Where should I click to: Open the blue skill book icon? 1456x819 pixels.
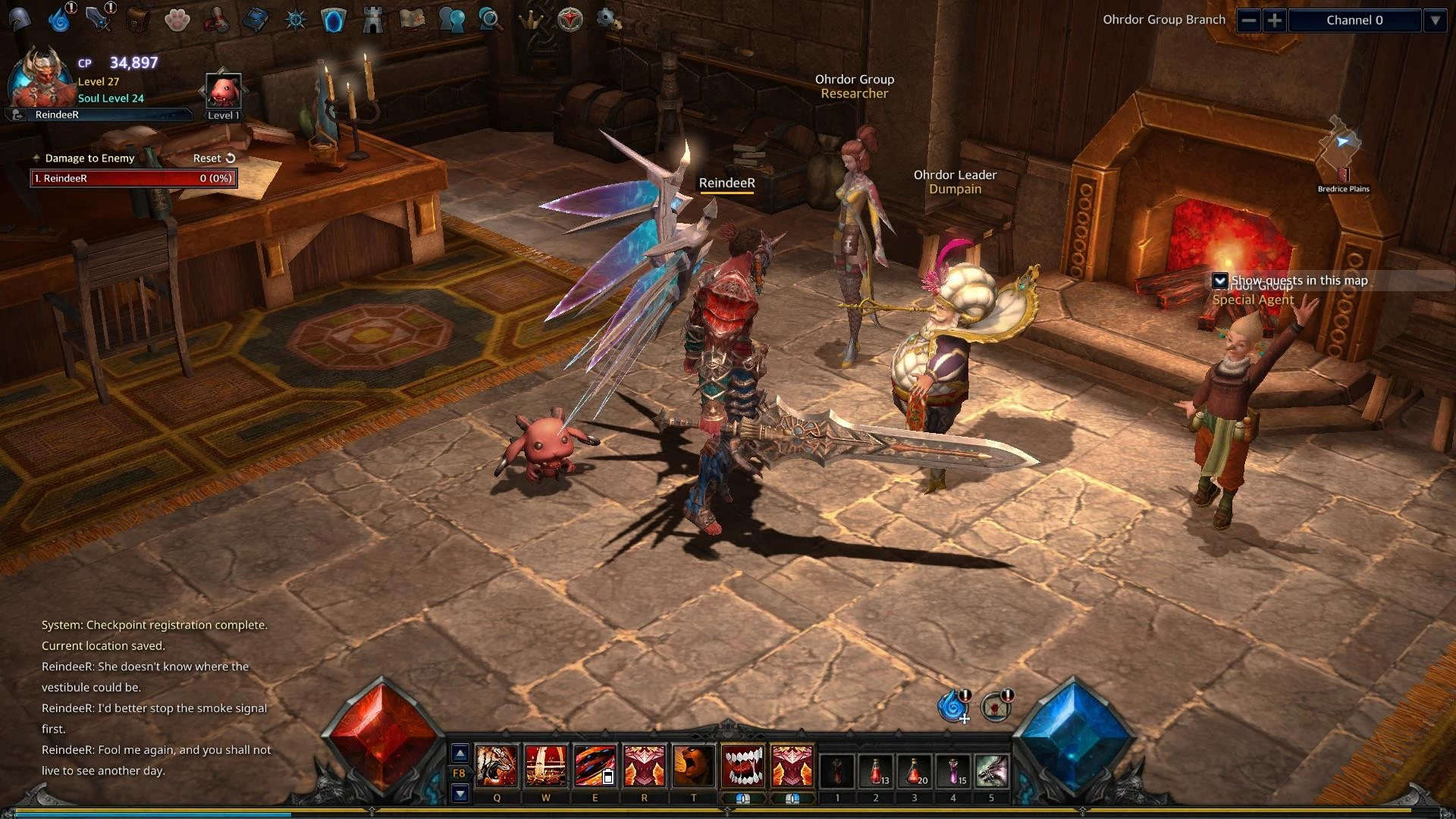[x=256, y=20]
